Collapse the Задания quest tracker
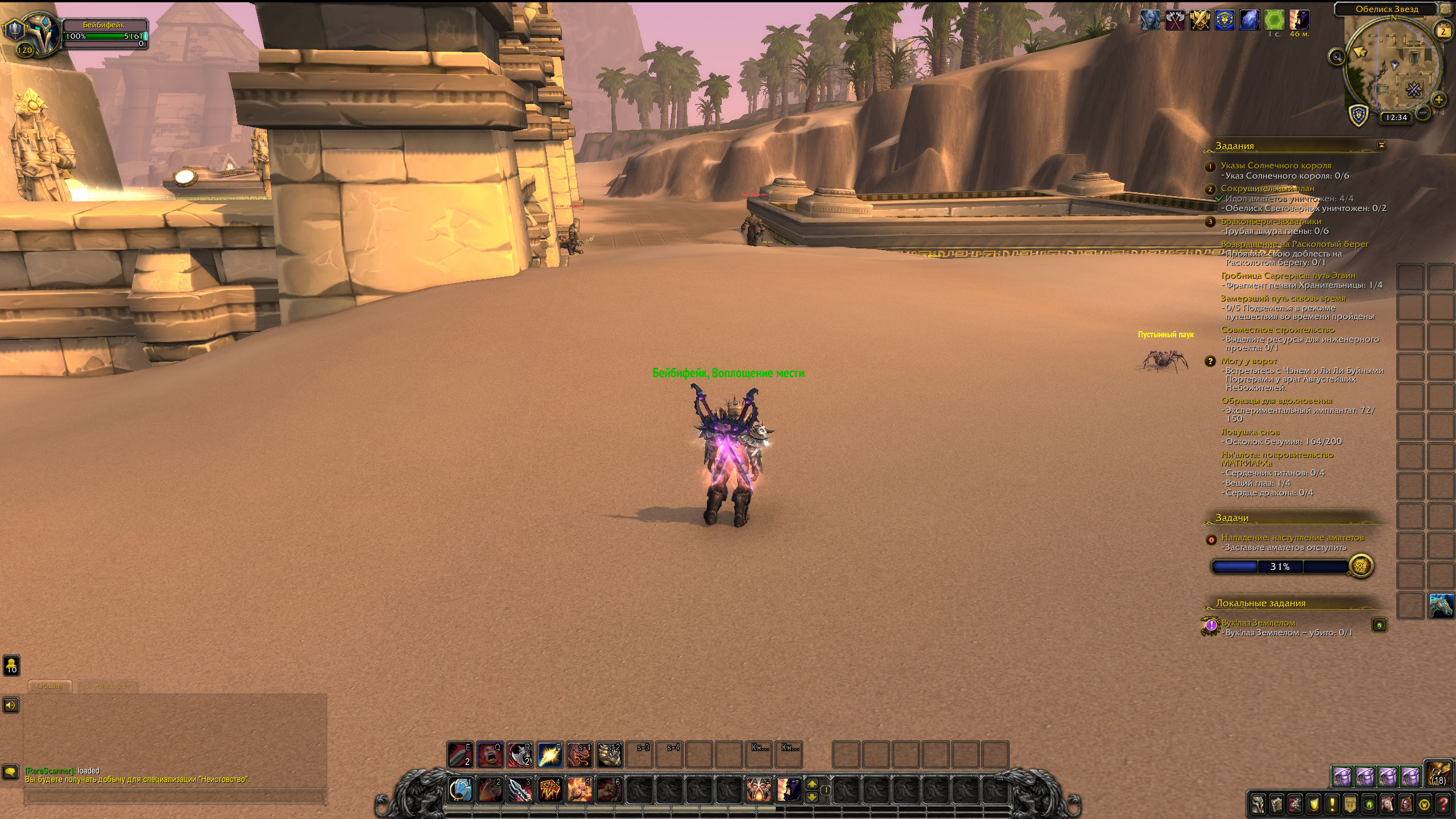Viewport: 1456px width, 819px height. click(1381, 146)
